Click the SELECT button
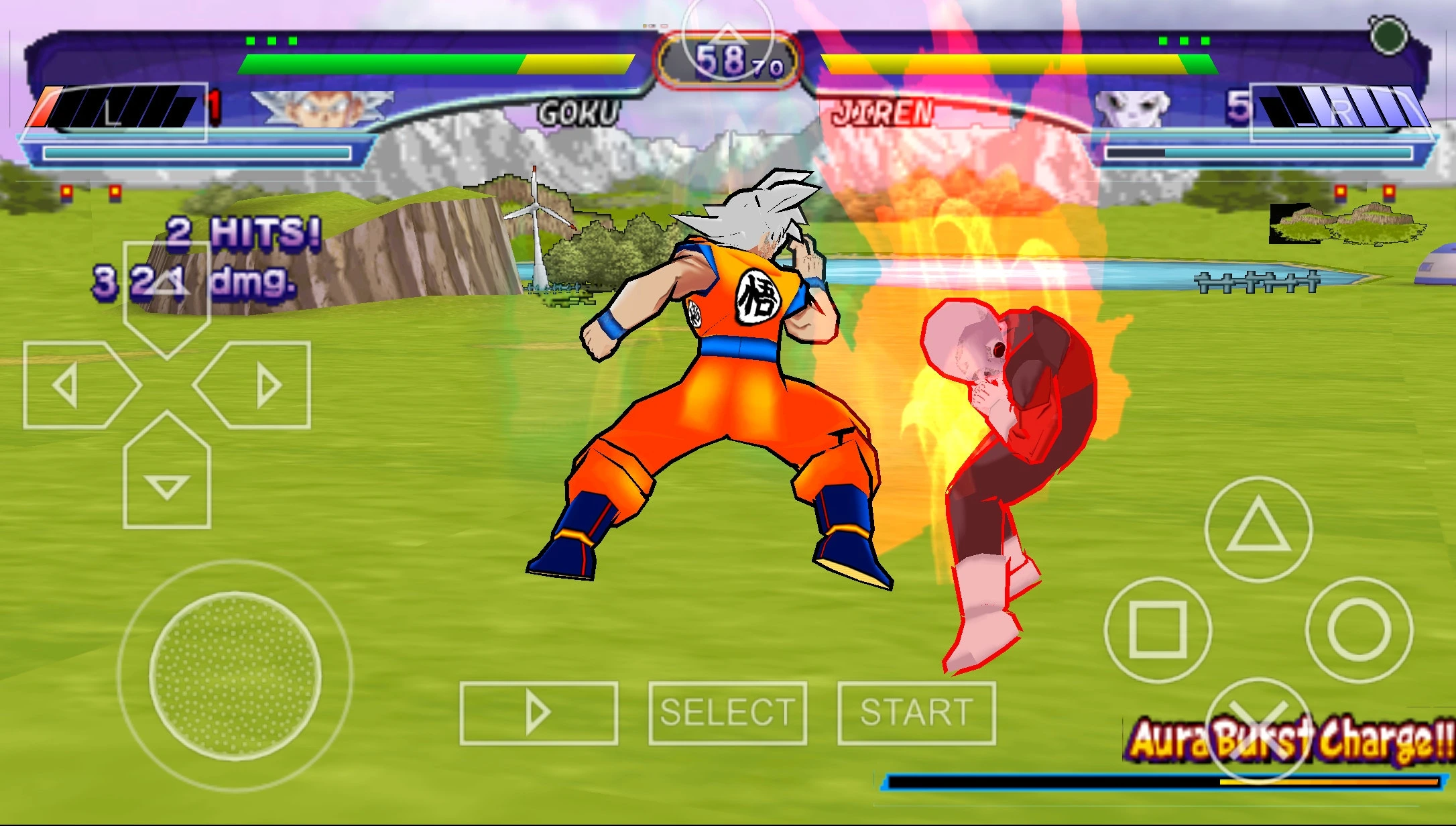Image resolution: width=1456 pixels, height=826 pixels. tap(727, 713)
